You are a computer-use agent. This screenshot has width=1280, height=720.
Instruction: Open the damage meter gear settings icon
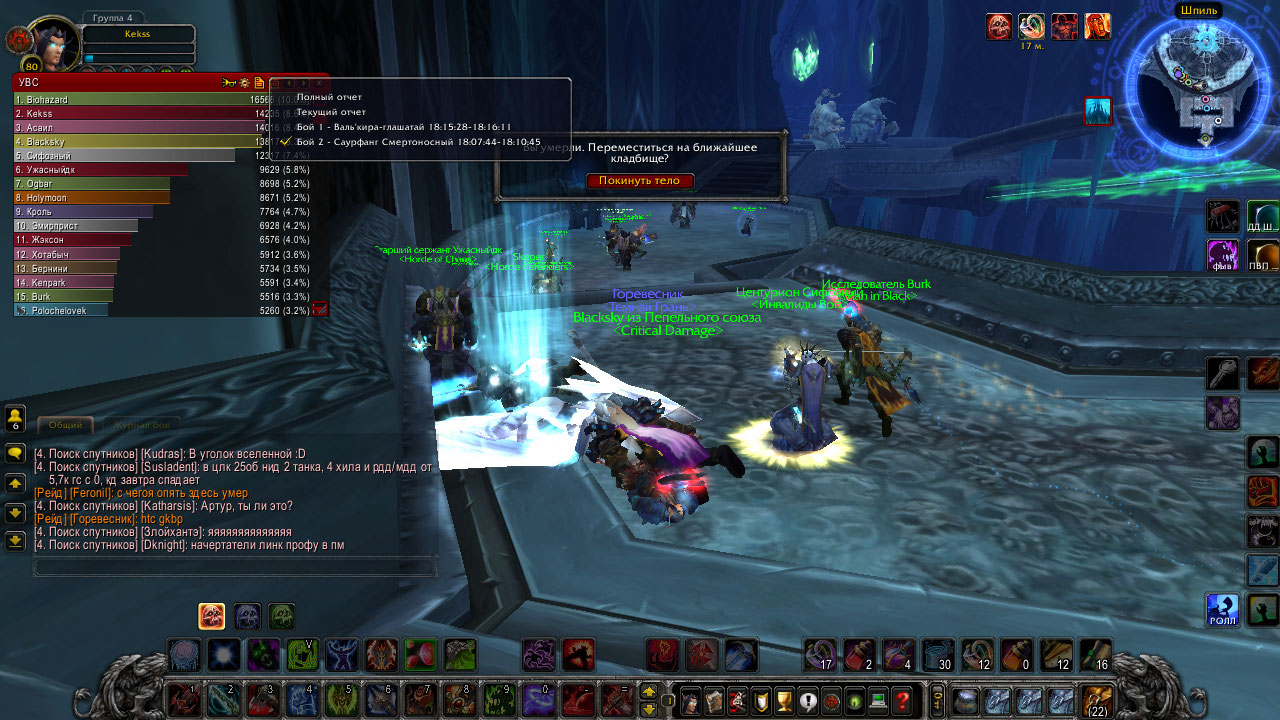tap(244, 83)
